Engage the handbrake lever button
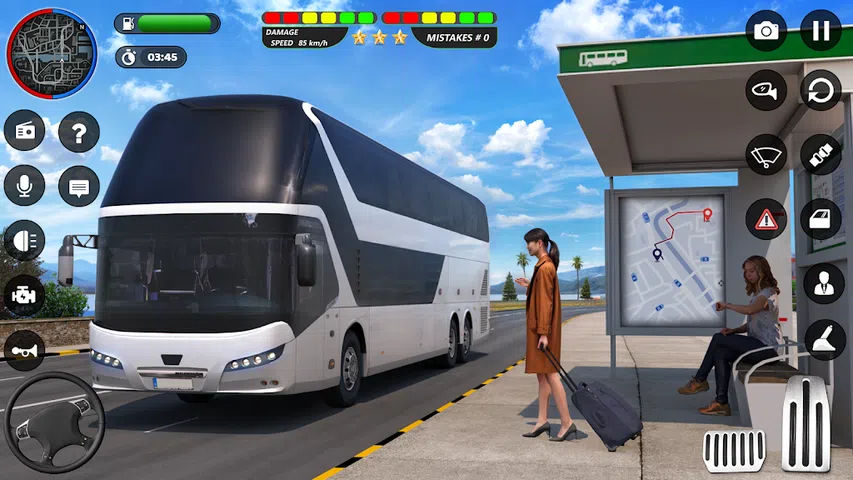The image size is (853, 480). click(x=823, y=340)
